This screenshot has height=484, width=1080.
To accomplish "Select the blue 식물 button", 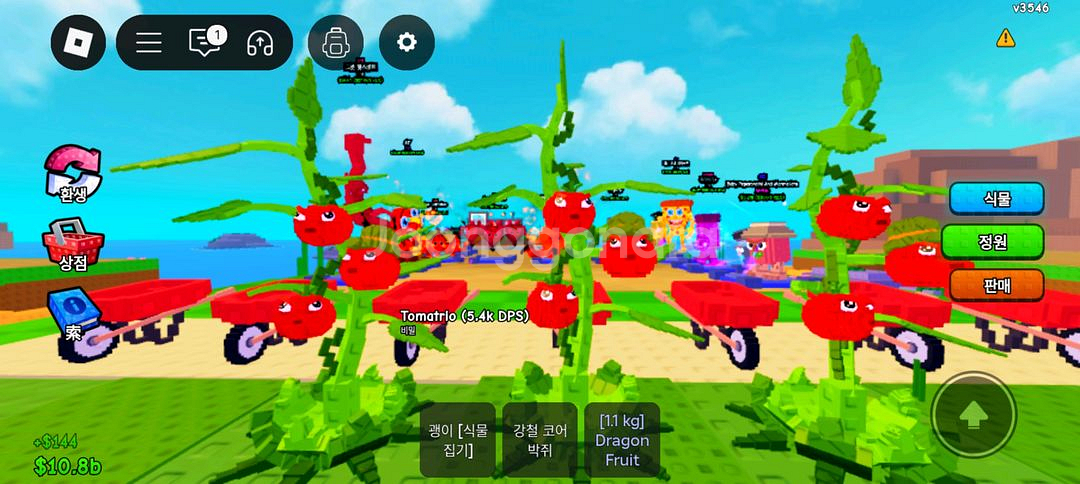I will (996, 198).
